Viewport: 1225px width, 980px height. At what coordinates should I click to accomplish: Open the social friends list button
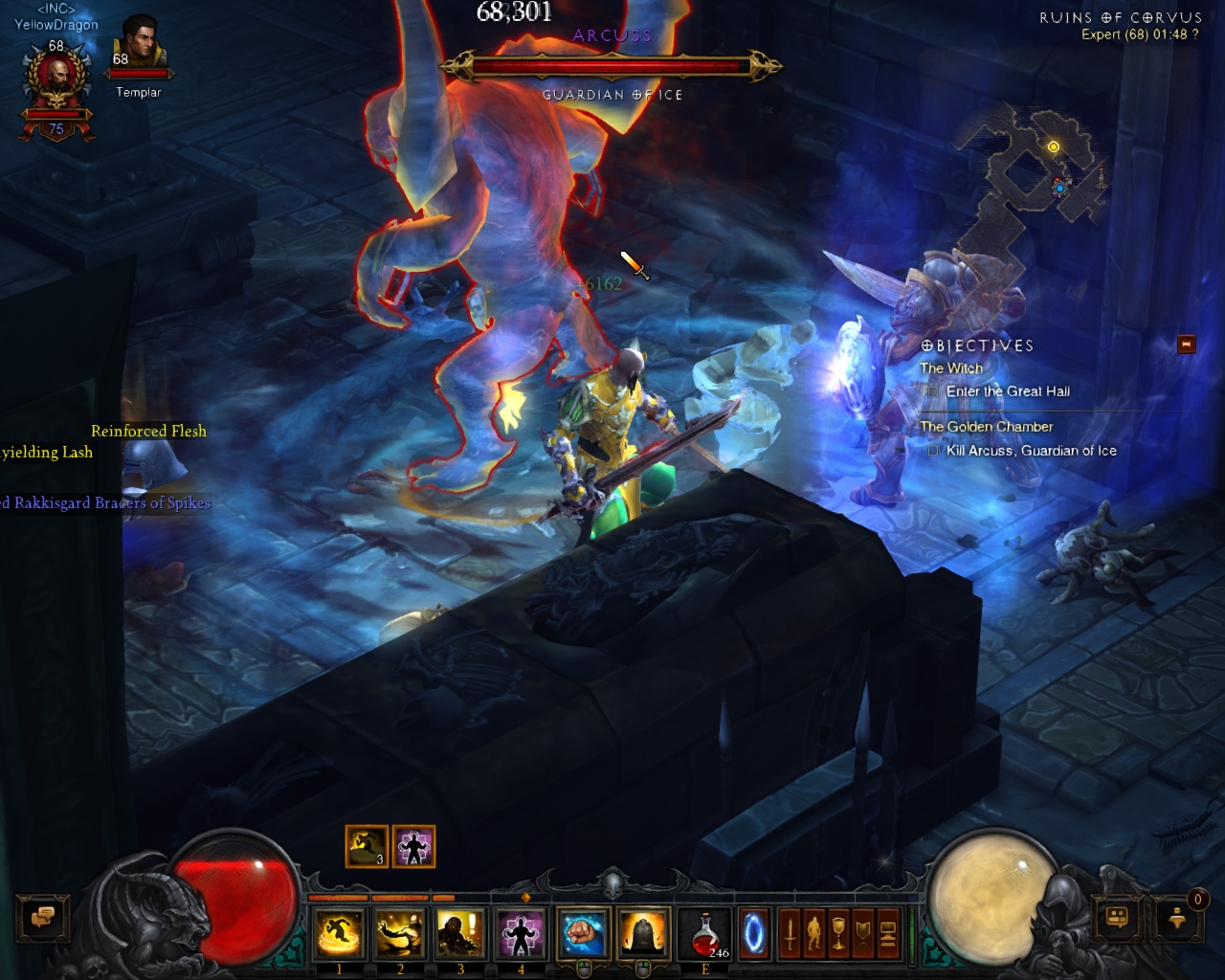click(1117, 918)
